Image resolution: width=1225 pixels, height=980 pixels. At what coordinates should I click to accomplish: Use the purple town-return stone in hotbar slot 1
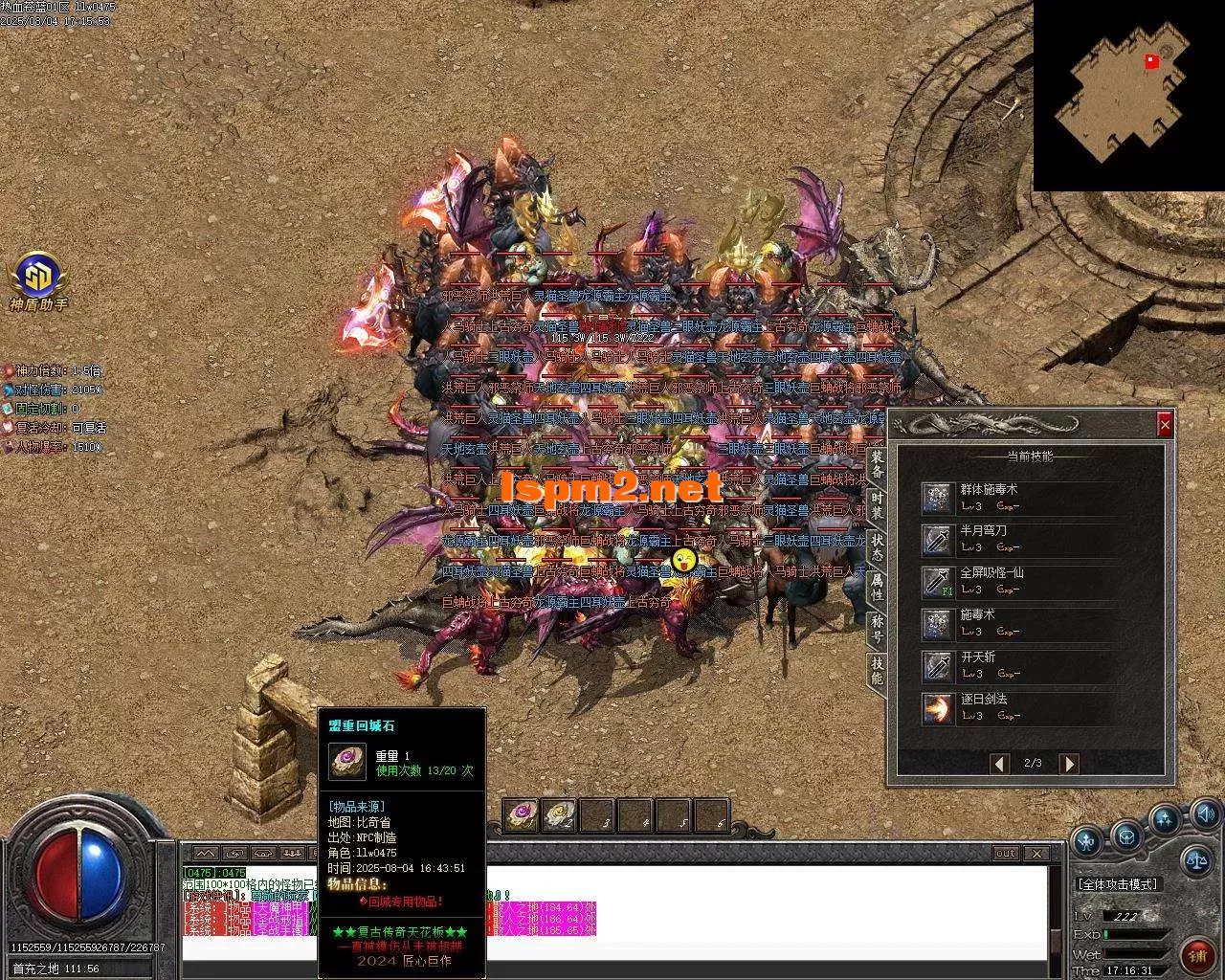pyautogui.click(x=522, y=814)
